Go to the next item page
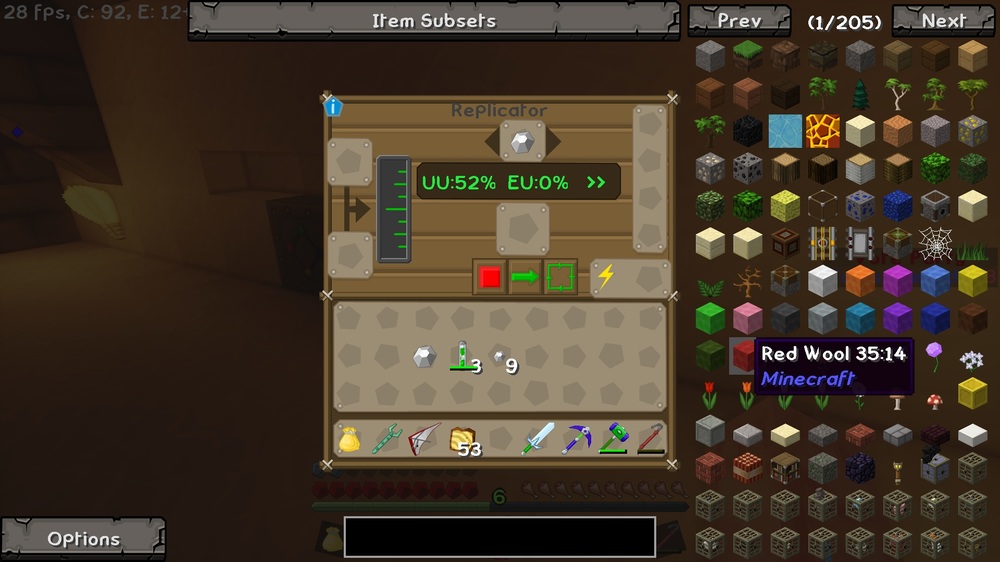Viewport: 1000px width, 562px height. (943, 20)
